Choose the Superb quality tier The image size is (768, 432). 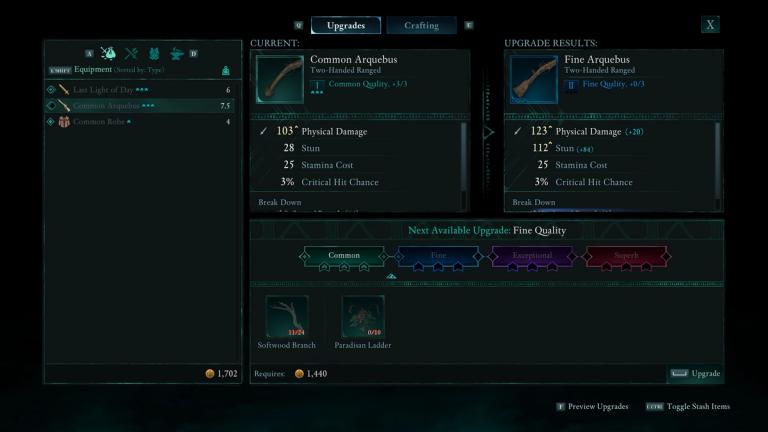[x=626, y=257]
